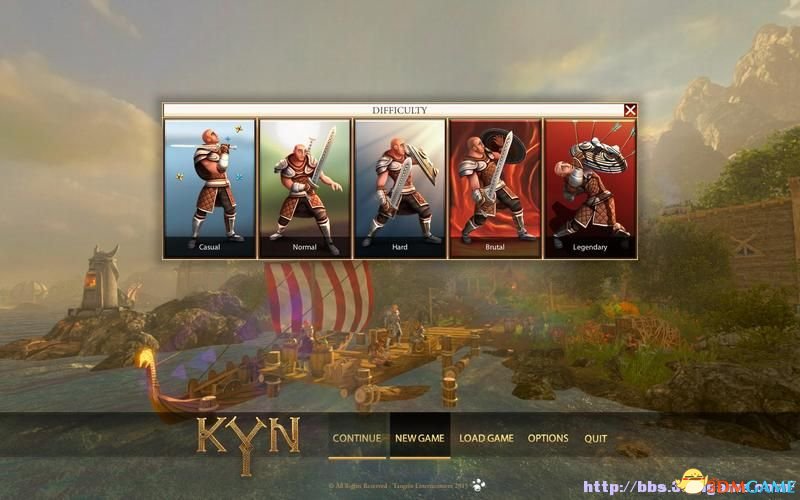Screen dimensions: 800x500
Task: Click Continue in the main menu
Action: [x=357, y=438]
